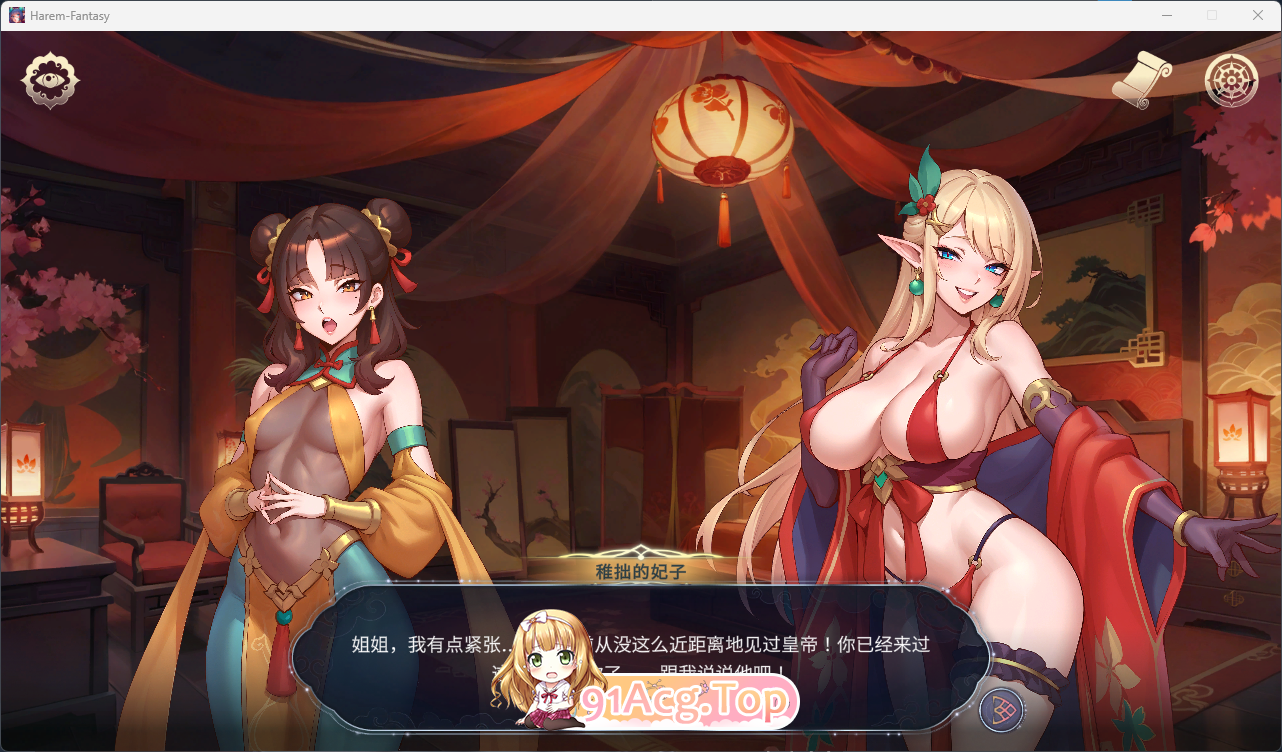Minimize the Harem-Fantasy game window
Image resolution: width=1282 pixels, height=752 pixels.
coord(1166,15)
